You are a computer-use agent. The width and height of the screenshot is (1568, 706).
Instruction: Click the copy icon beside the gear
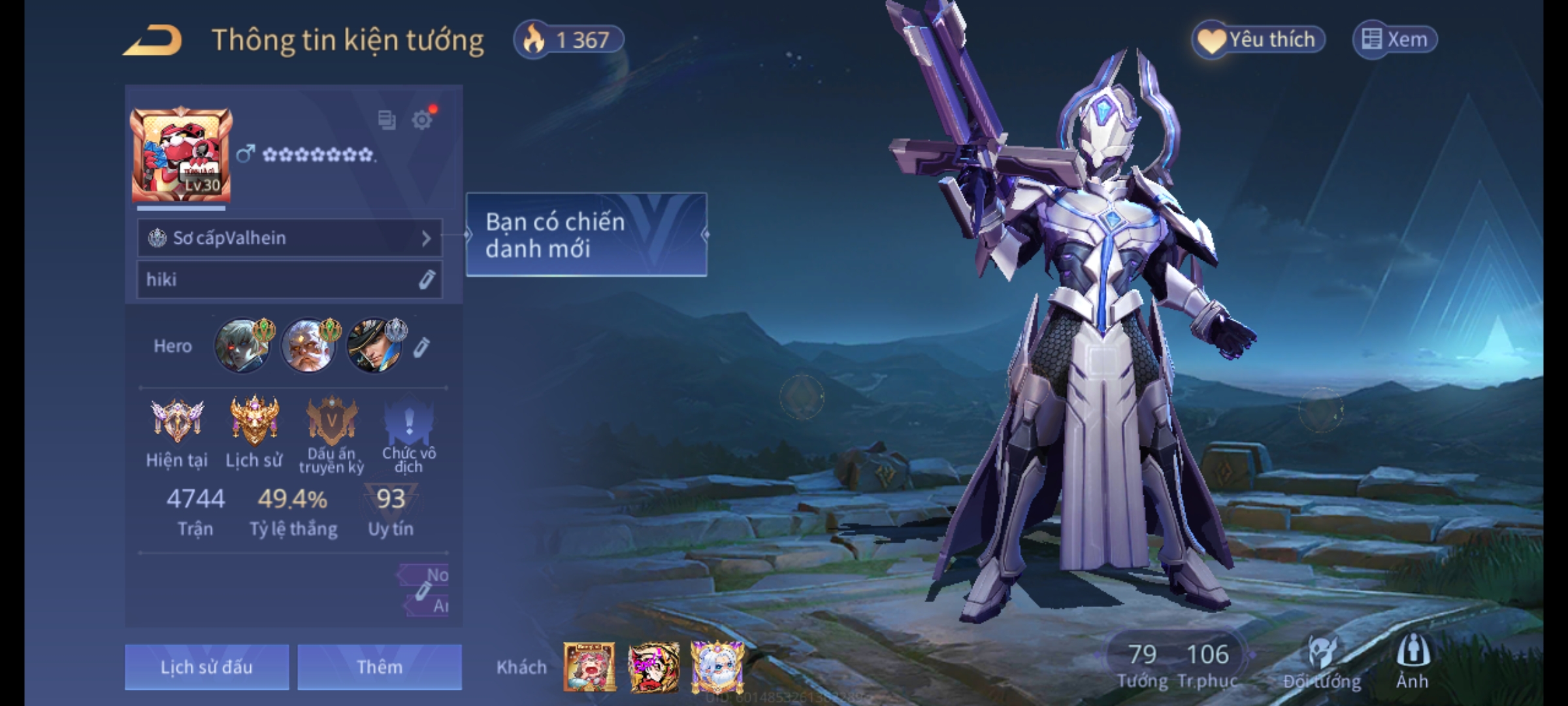tap(386, 120)
